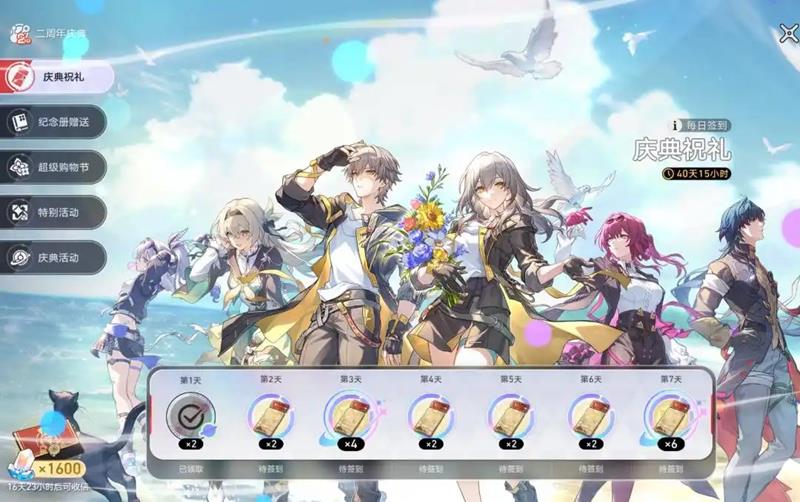Viewport: 800px width, 502px height.
Task: Switch to the 超级购物节 tab
Action: coord(55,167)
